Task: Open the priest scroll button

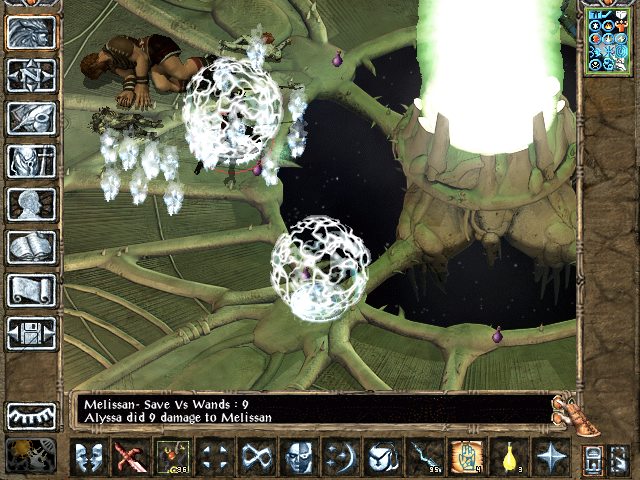Action: pos(31,289)
